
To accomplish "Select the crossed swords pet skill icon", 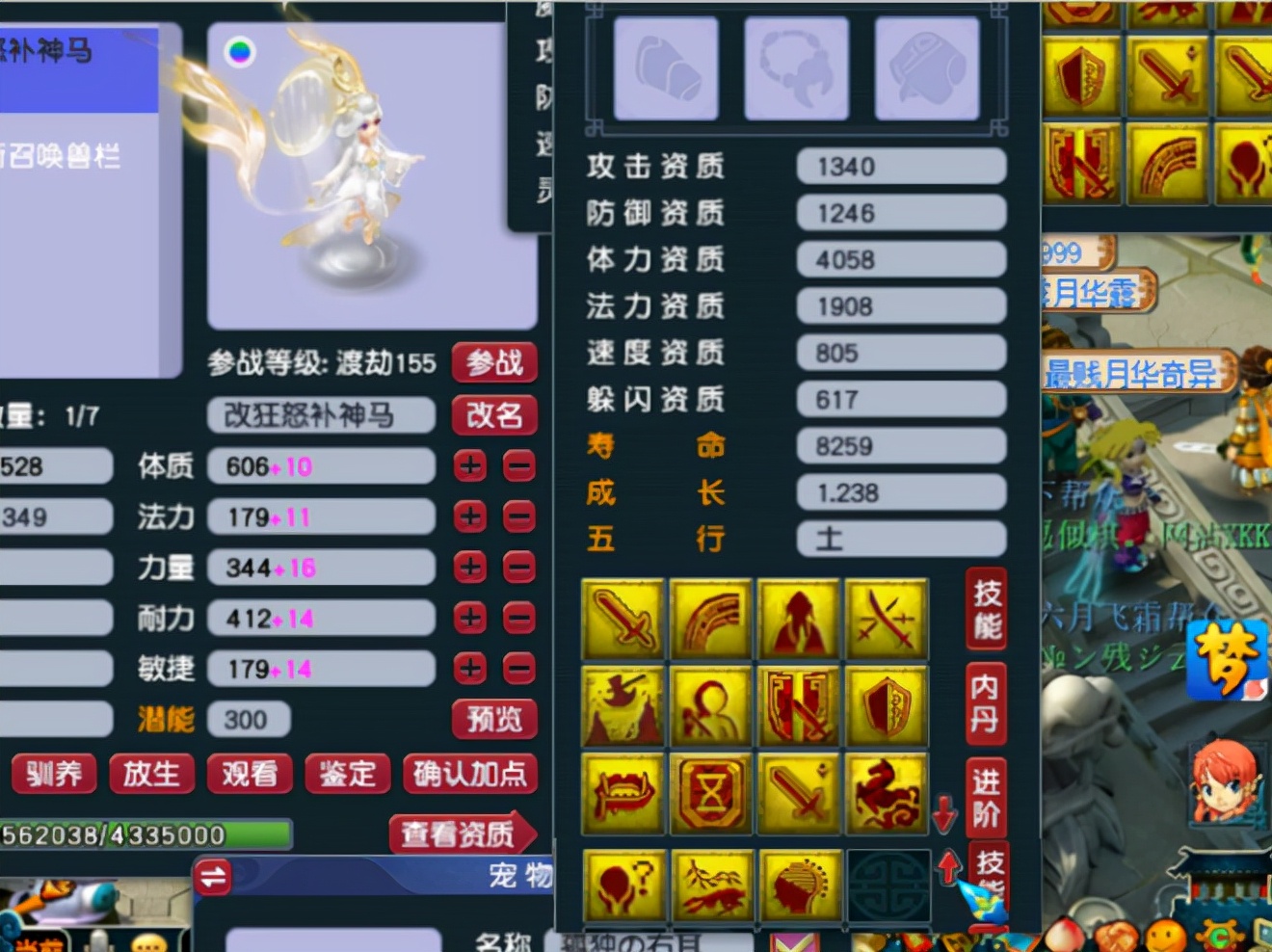I will 886,618.
